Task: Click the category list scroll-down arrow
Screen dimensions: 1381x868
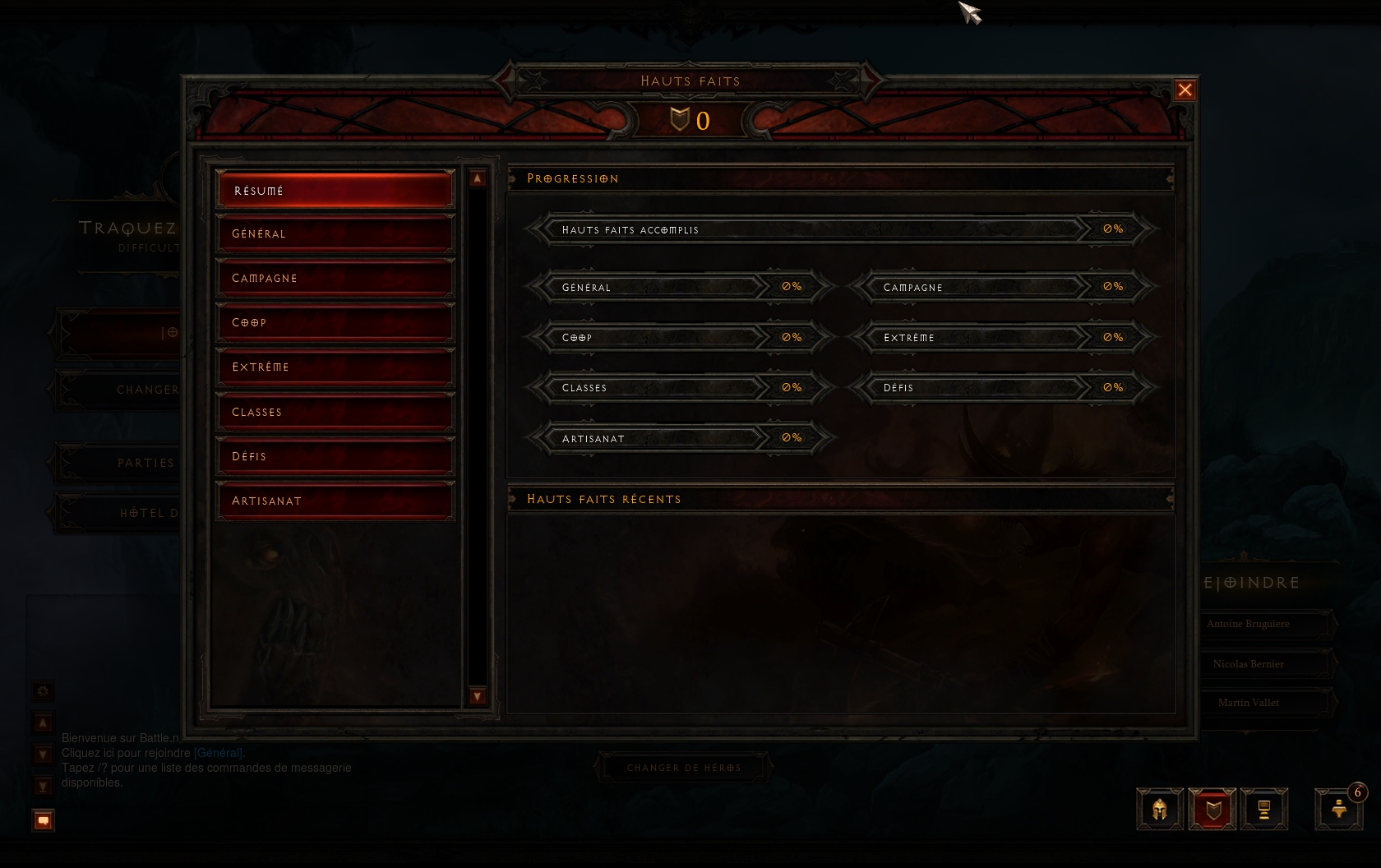Action: 478,696
